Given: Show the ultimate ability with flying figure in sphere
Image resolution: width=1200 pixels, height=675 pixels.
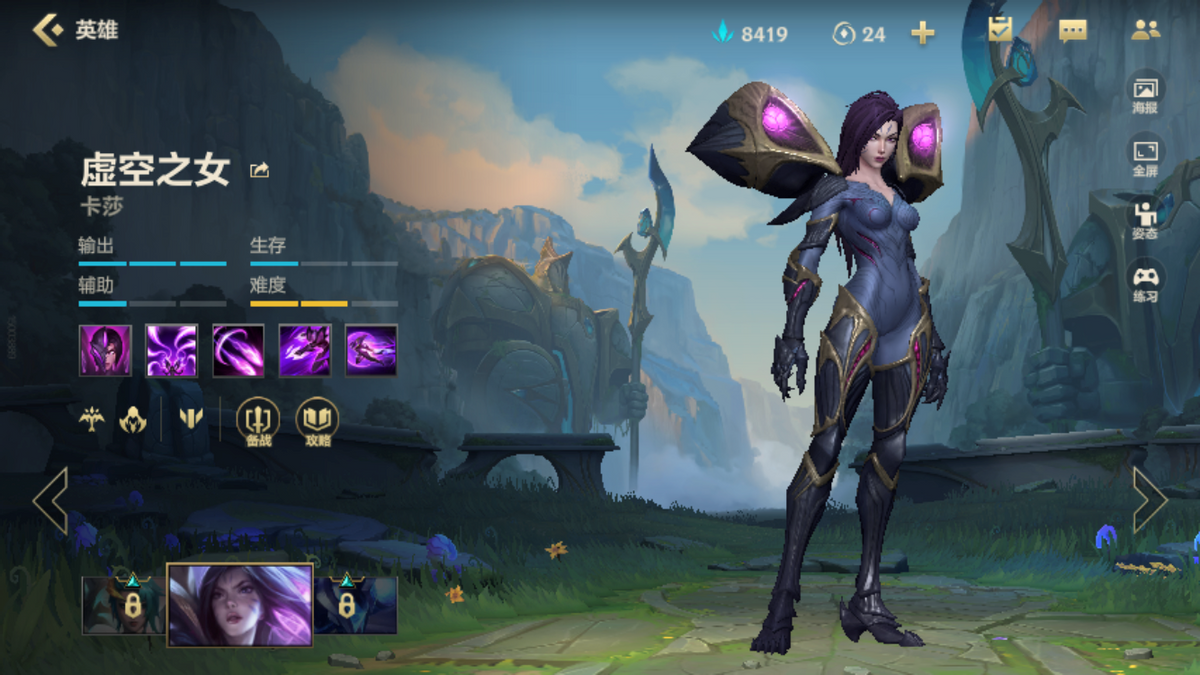Looking at the screenshot, I should point(371,350).
